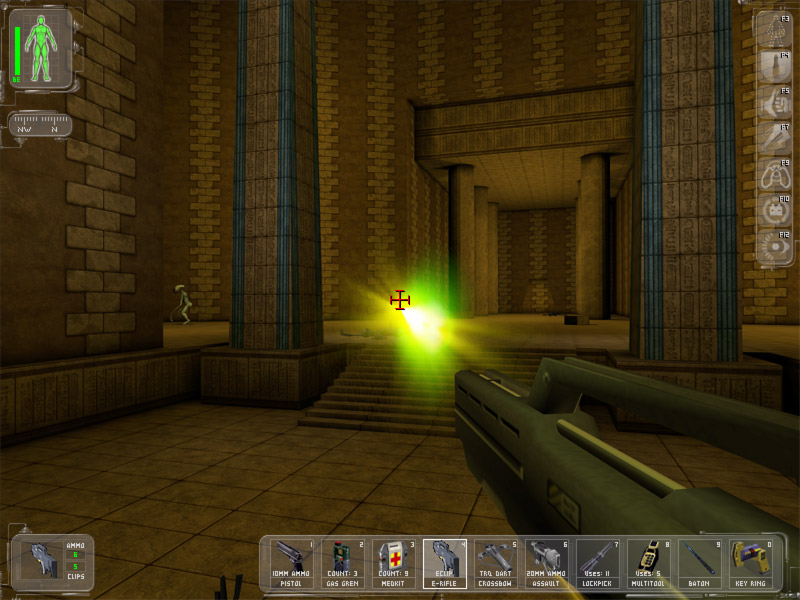Switch to the Assault rifle slot
The width and height of the screenshot is (800, 600).
(x=547, y=564)
